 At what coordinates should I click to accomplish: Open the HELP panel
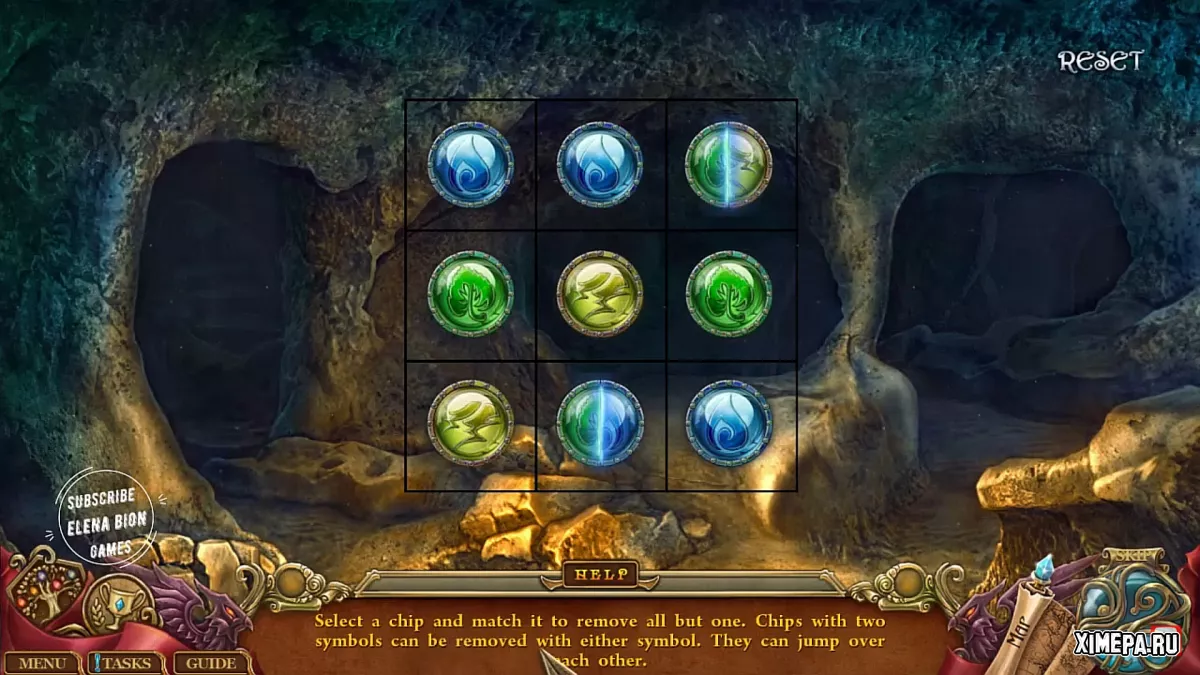600,574
